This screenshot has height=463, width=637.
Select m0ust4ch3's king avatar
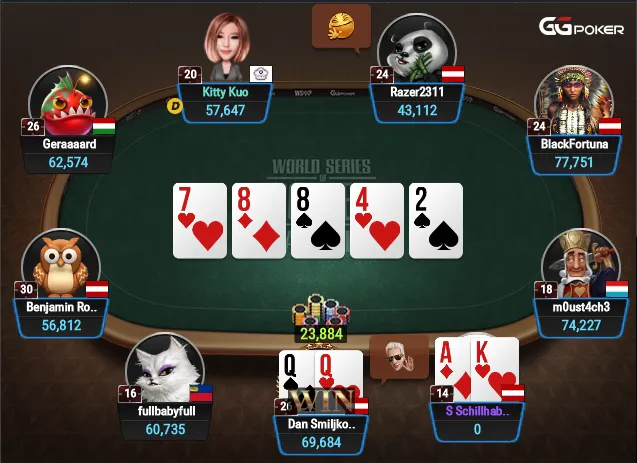574,263
